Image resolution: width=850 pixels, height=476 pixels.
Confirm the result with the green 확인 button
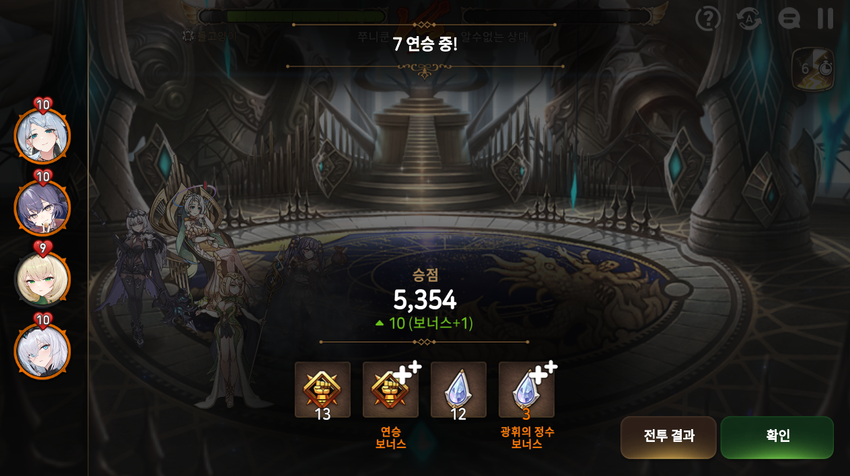(777, 436)
